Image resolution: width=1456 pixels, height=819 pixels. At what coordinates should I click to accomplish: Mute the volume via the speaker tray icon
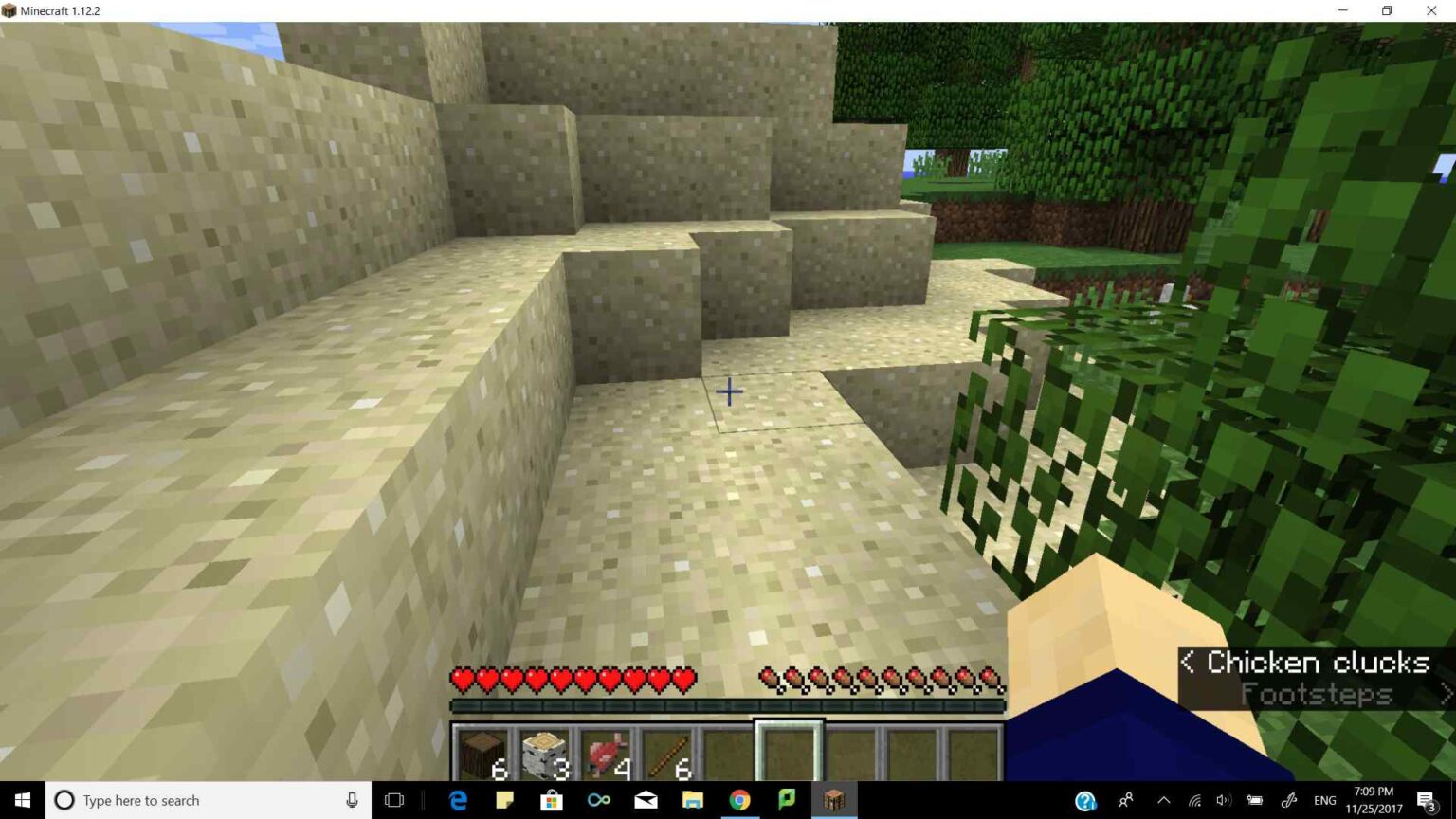pos(1222,800)
